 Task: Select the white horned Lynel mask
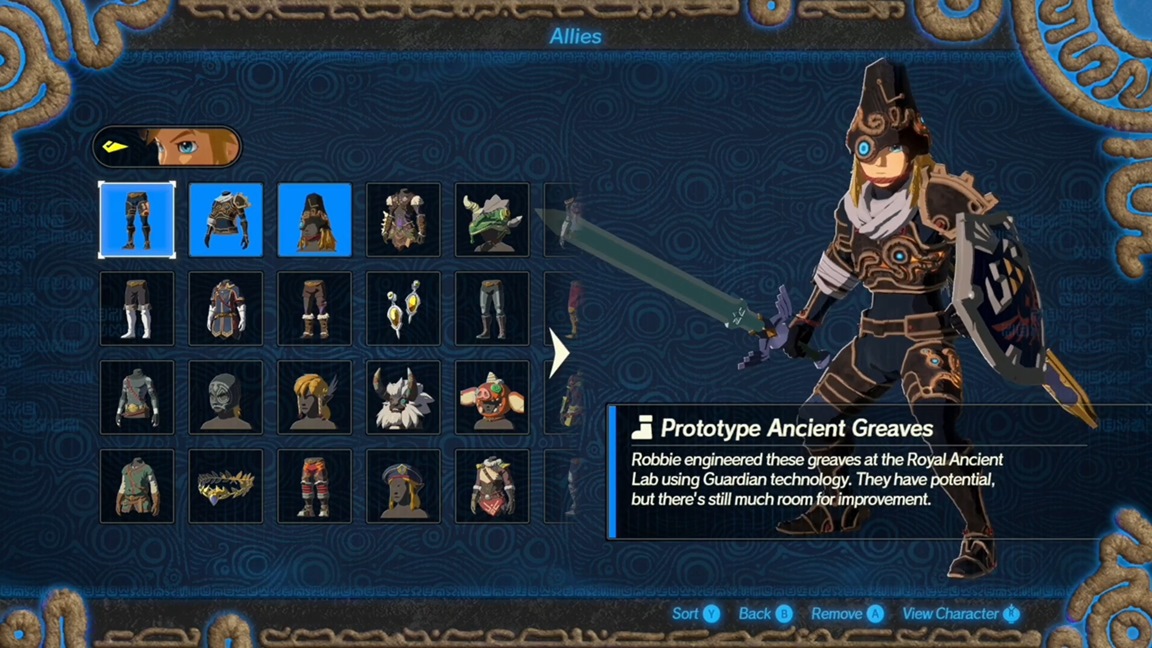point(404,397)
